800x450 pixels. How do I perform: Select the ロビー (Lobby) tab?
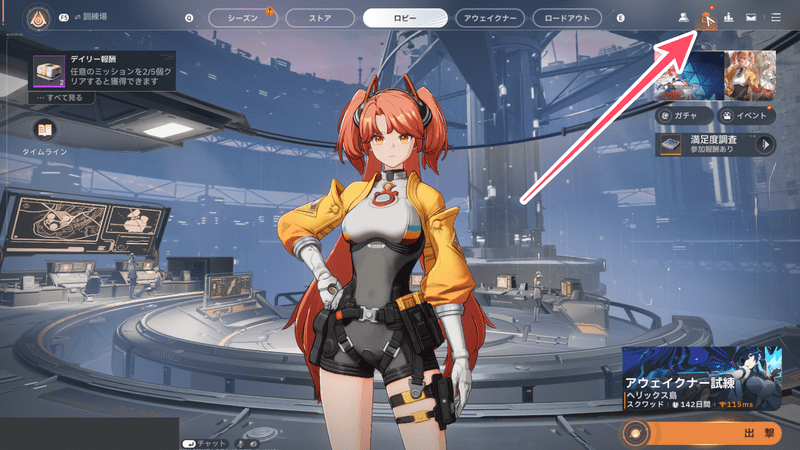[x=405, y=18]
